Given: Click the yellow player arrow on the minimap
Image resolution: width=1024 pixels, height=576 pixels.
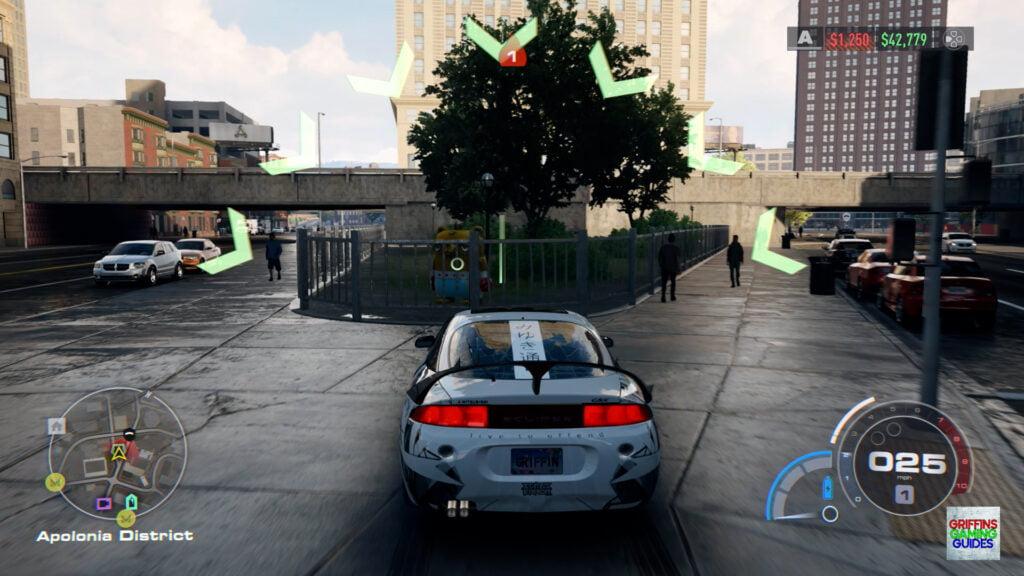Looking at the screenshot, I should point(119,452).
